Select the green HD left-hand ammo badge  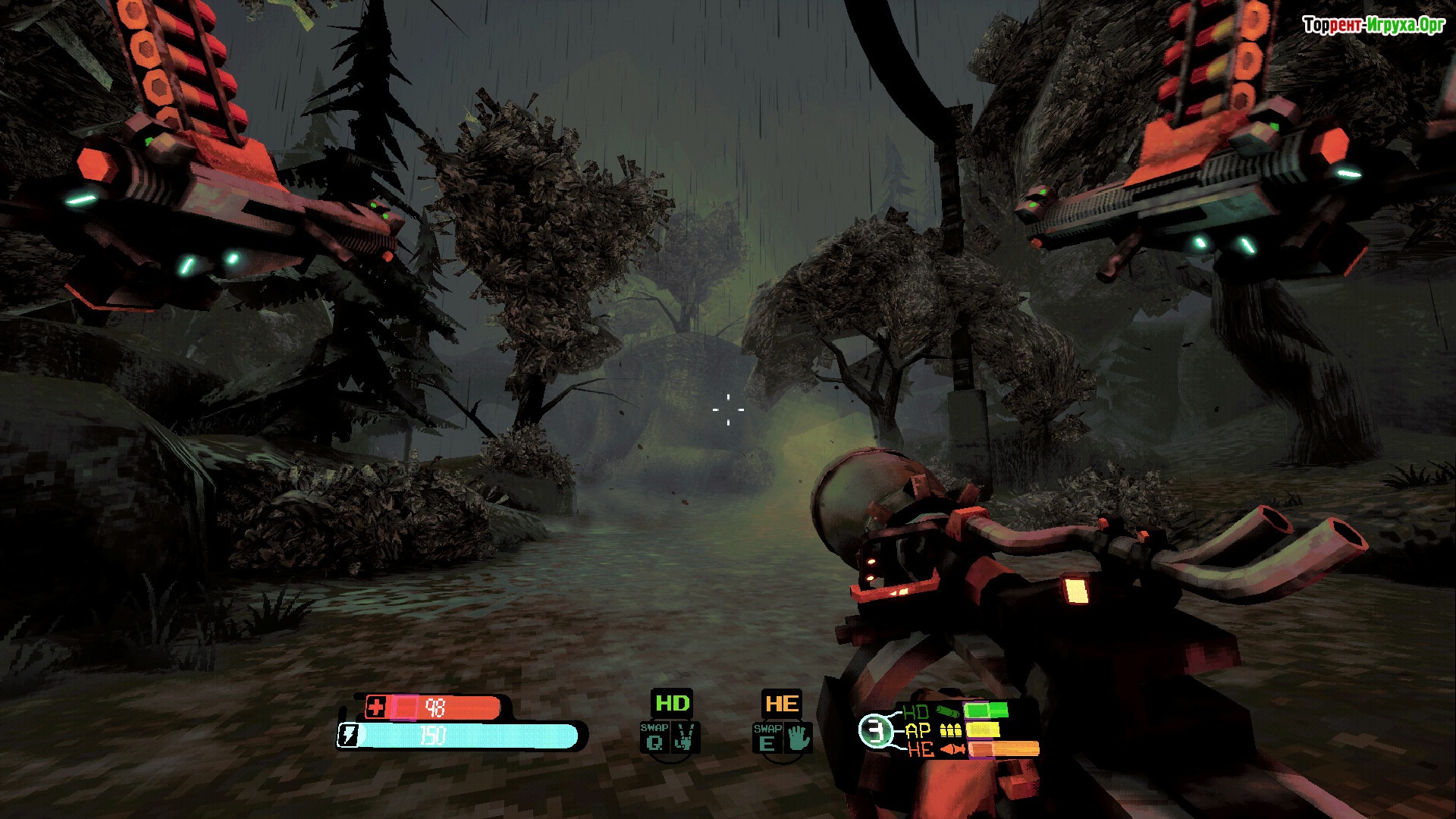672,703
